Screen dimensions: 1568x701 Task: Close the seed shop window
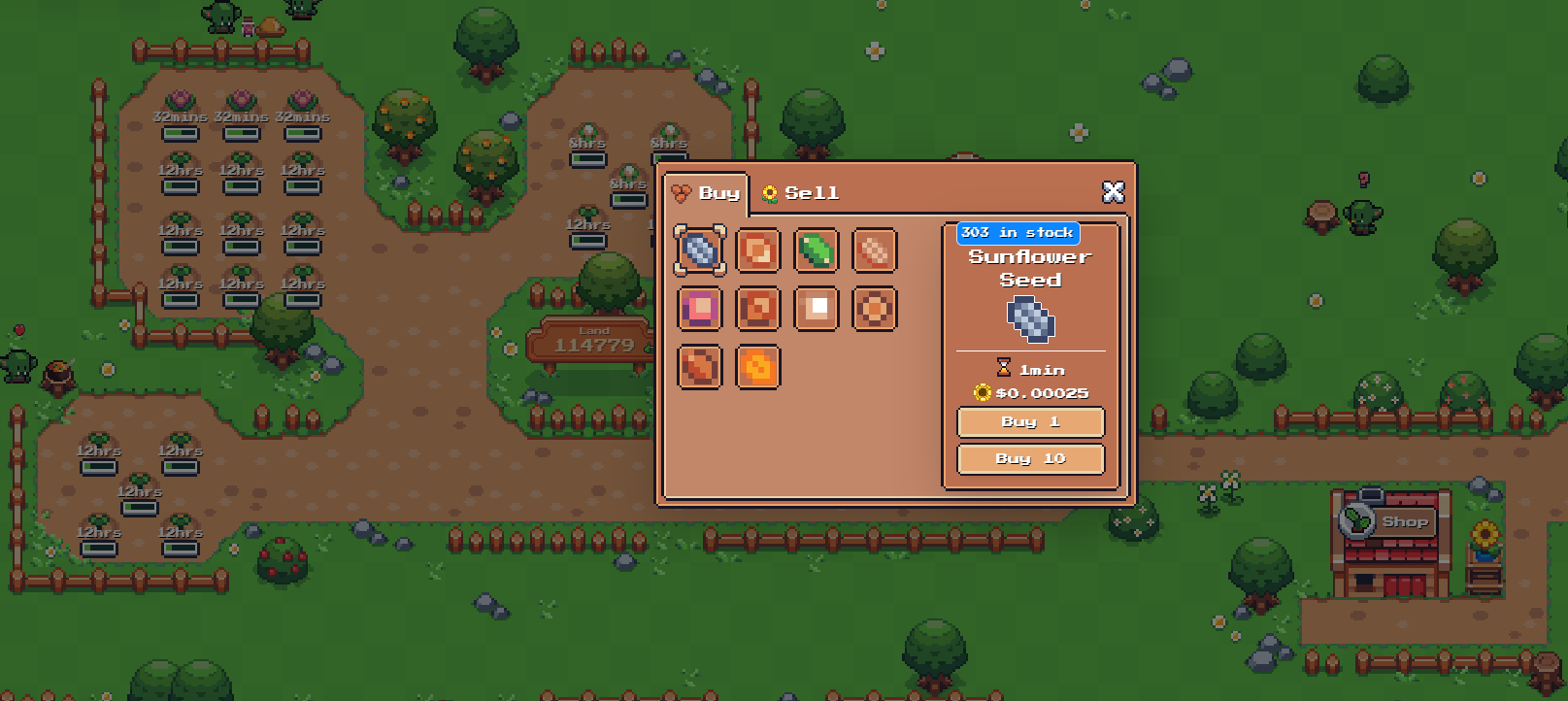(1113, 192)
